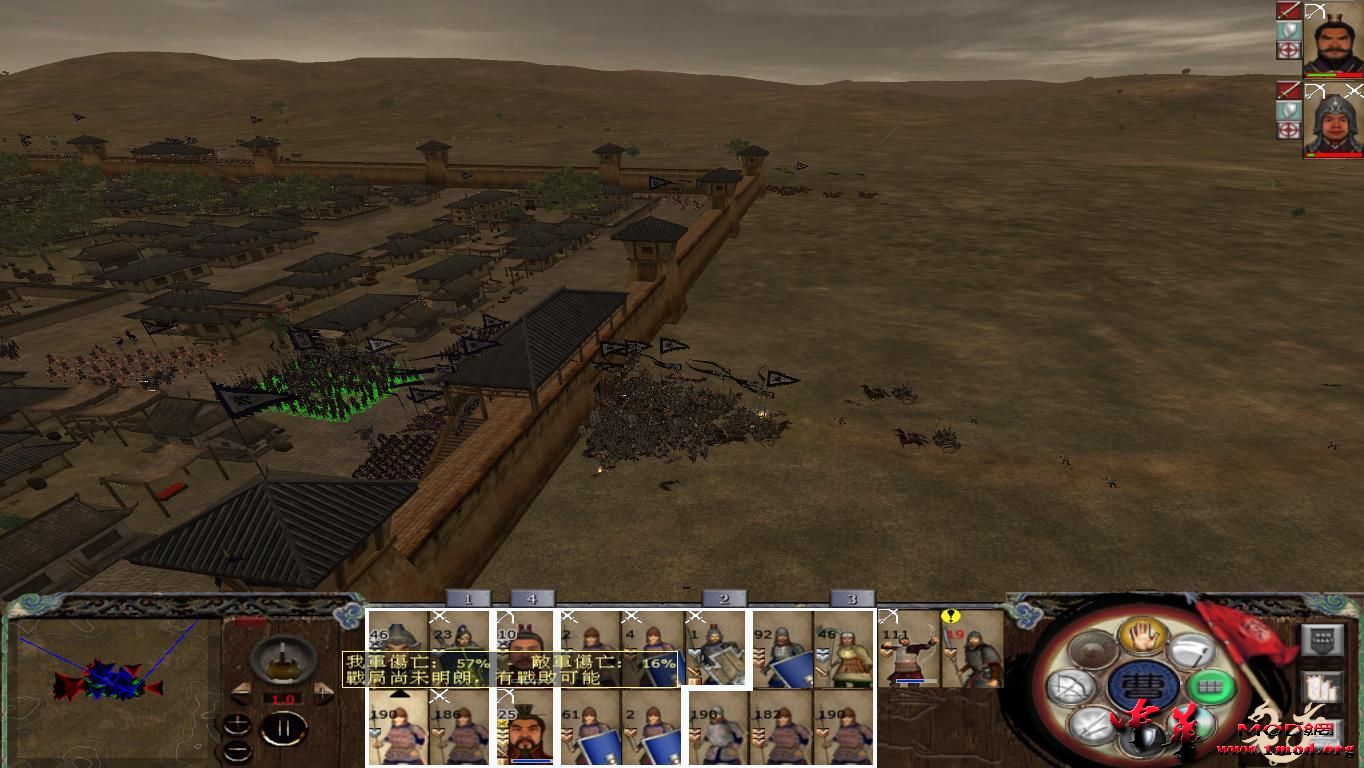Click the battle speed readout showing 1.0
Image resolution: width=1364 pixels, height=768 pixels.
pyautogui.click(x=283, y=698)
